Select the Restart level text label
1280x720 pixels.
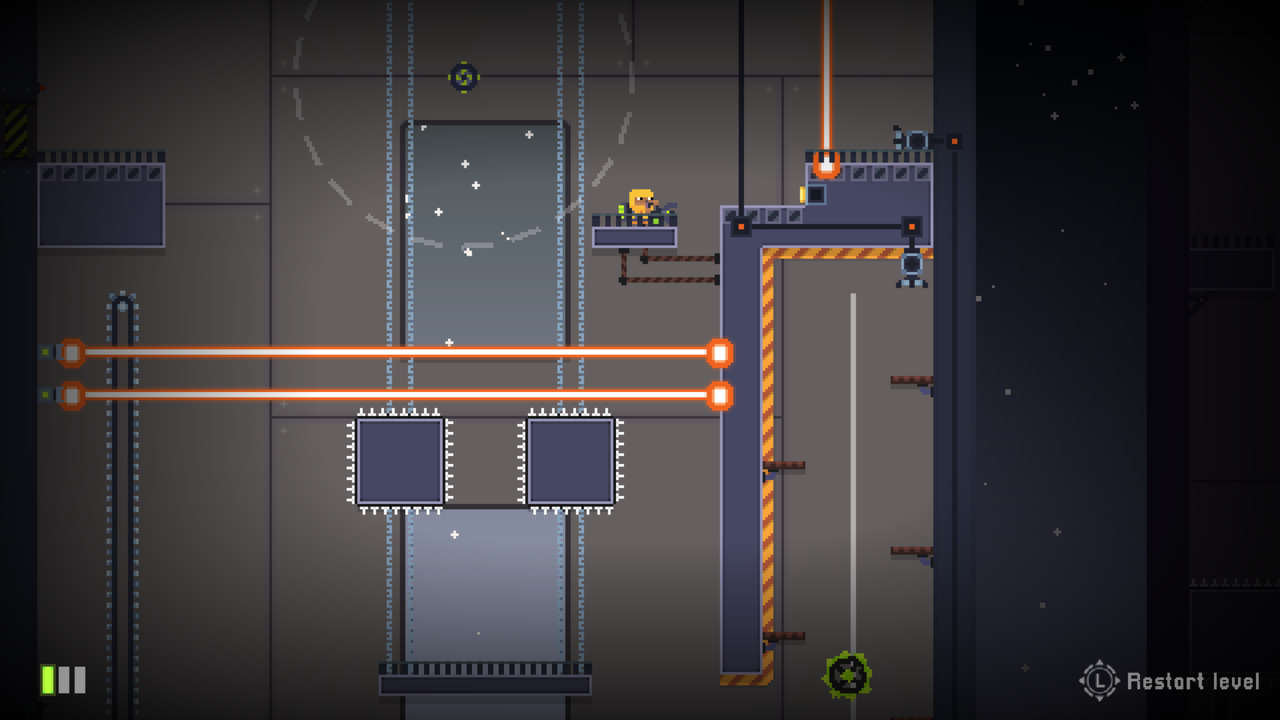1188,682
